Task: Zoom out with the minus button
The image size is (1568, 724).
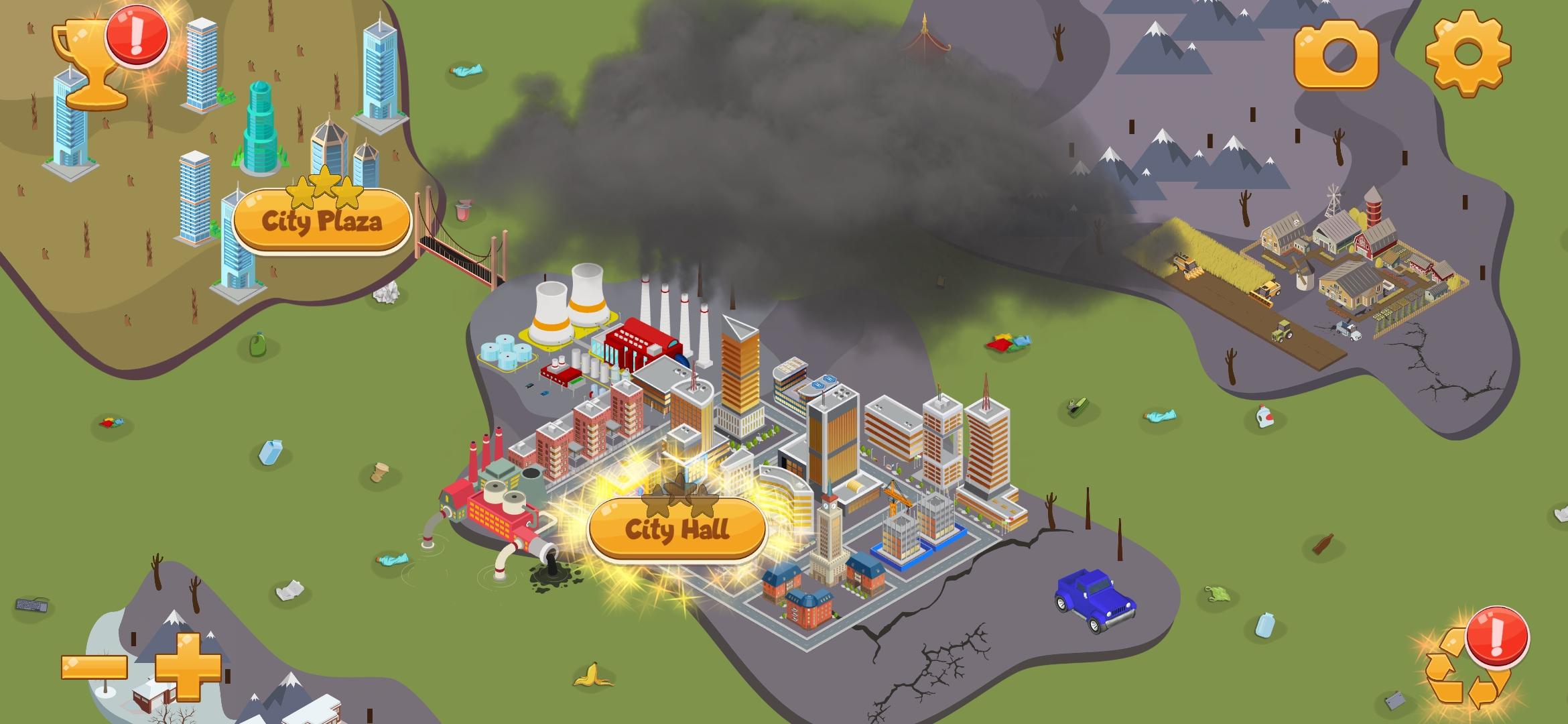Action: [x=94, y=667]
